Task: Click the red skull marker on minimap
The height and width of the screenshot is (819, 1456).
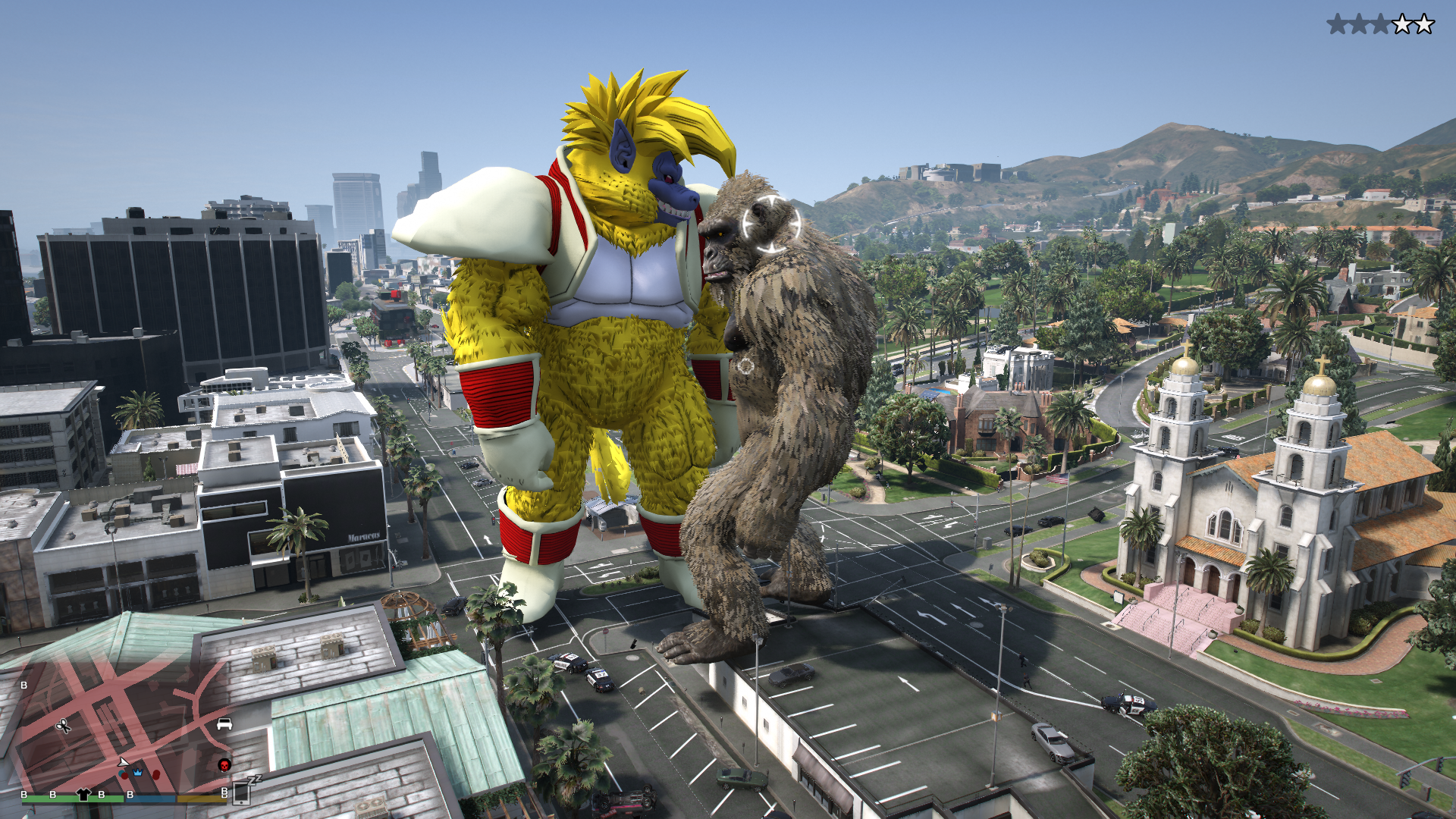Action: [224, 764]
